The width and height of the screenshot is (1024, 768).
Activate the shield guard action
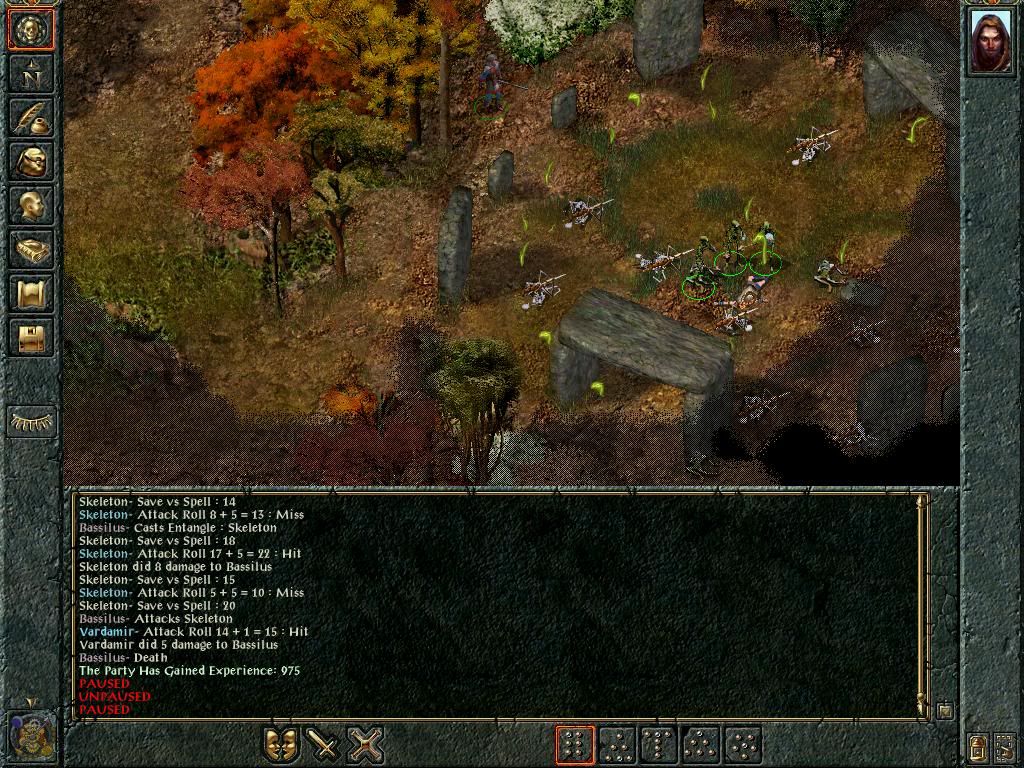280,745
